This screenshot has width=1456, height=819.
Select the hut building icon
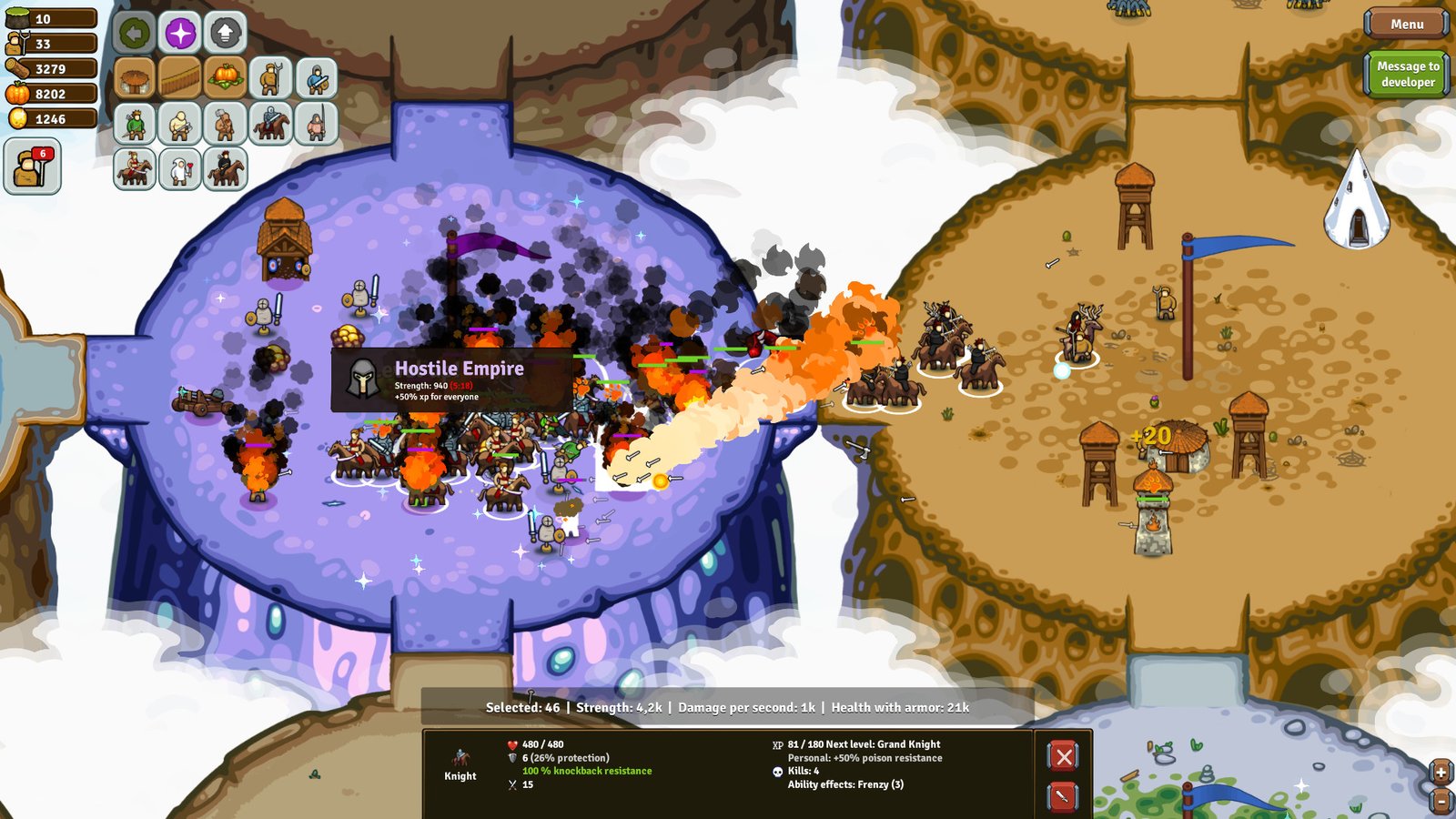pos(133,78)
